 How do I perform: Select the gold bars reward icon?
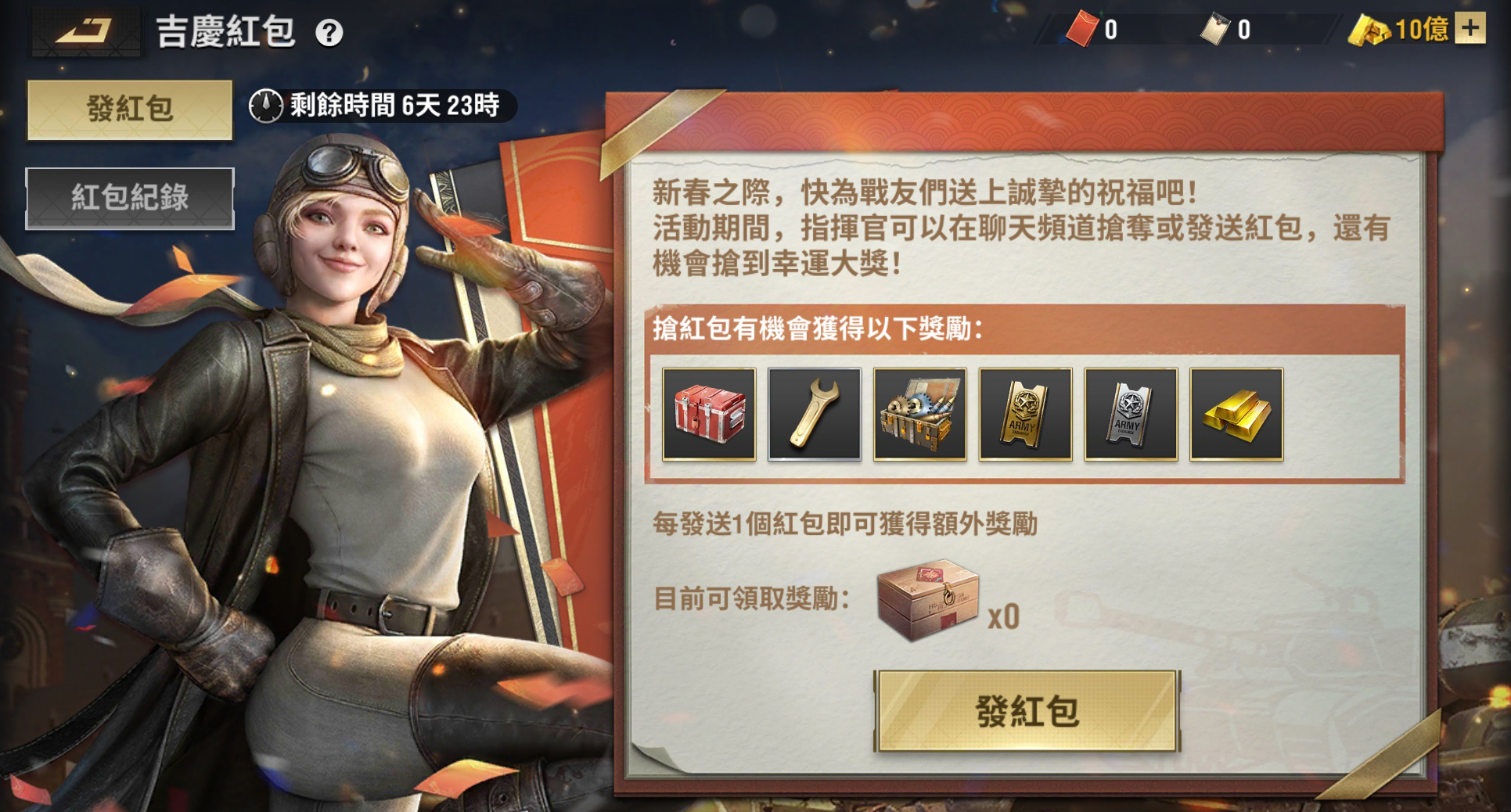click(1235, 415)
